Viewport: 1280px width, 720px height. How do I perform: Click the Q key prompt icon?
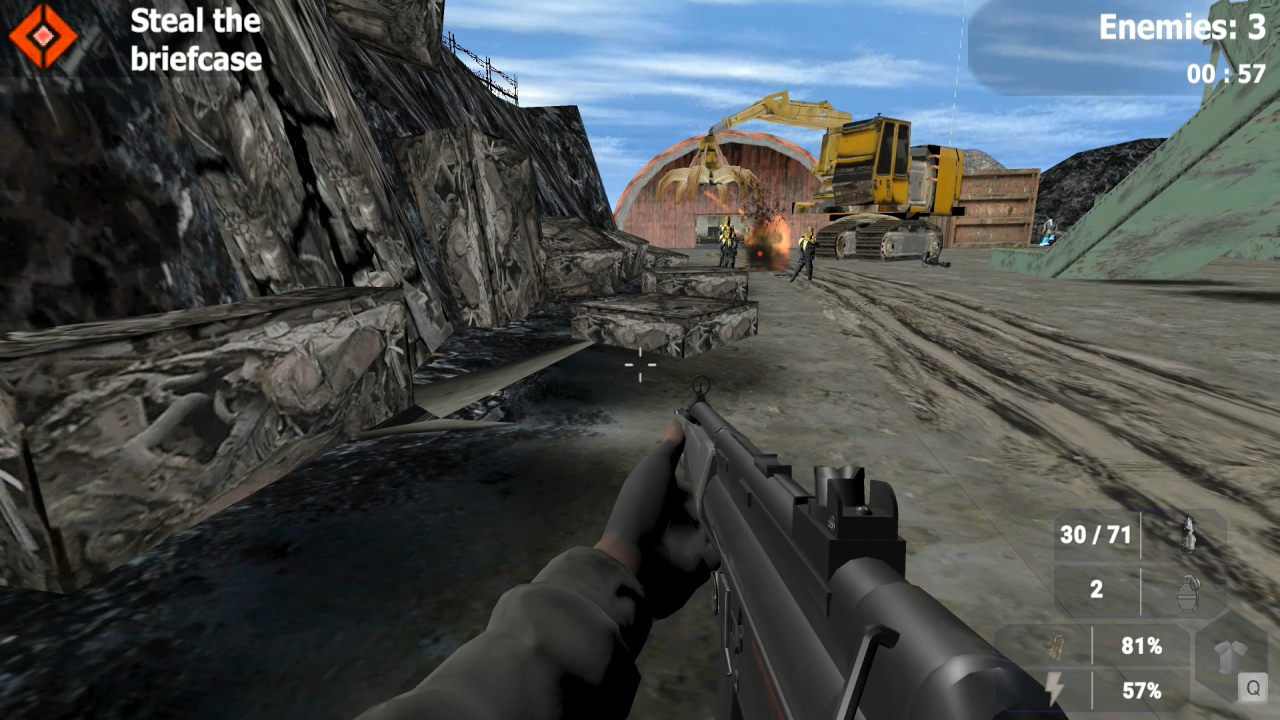(1254, 688)
